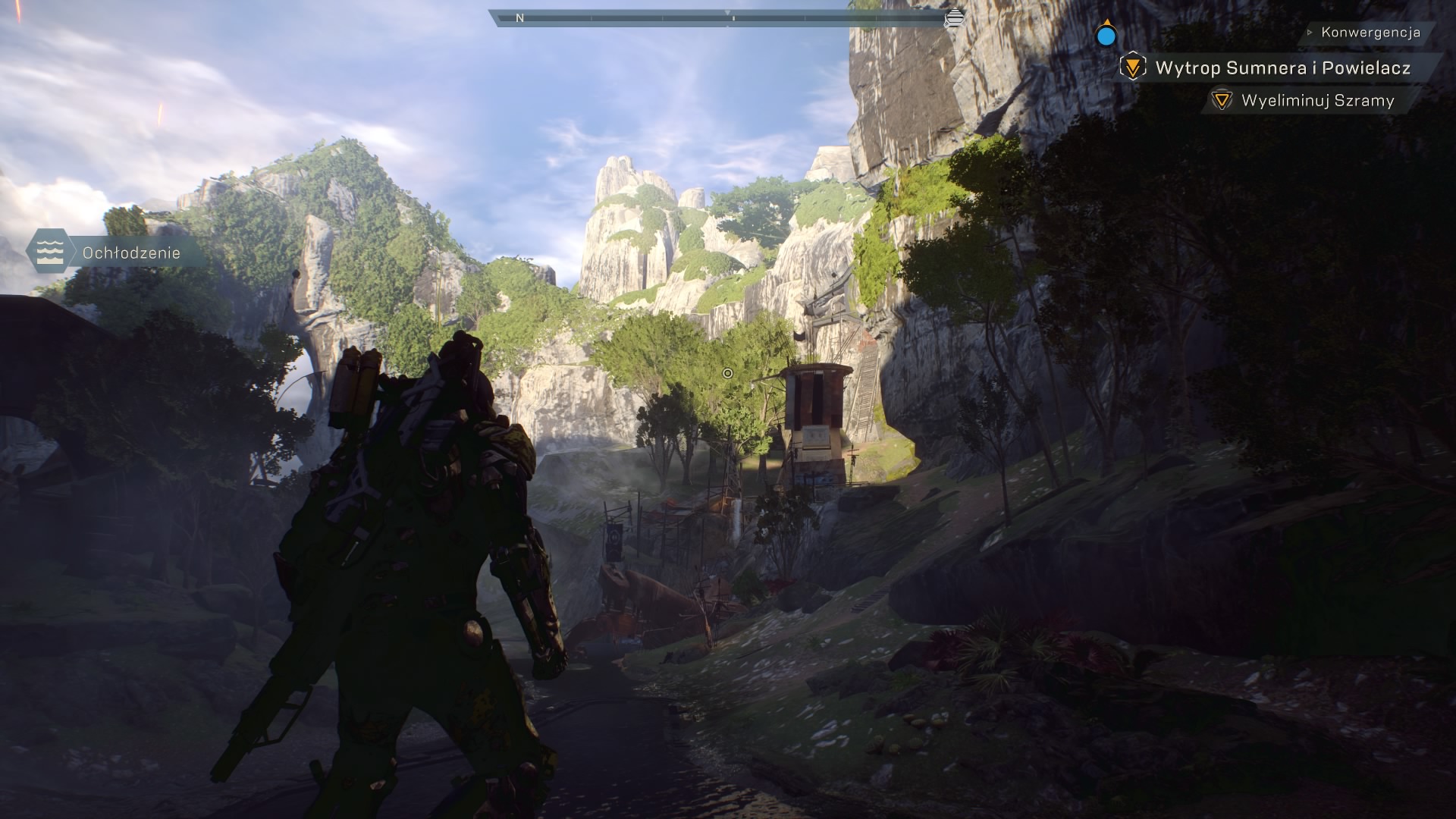Open the Konwergencja mission header

(x=1370, y=33)
